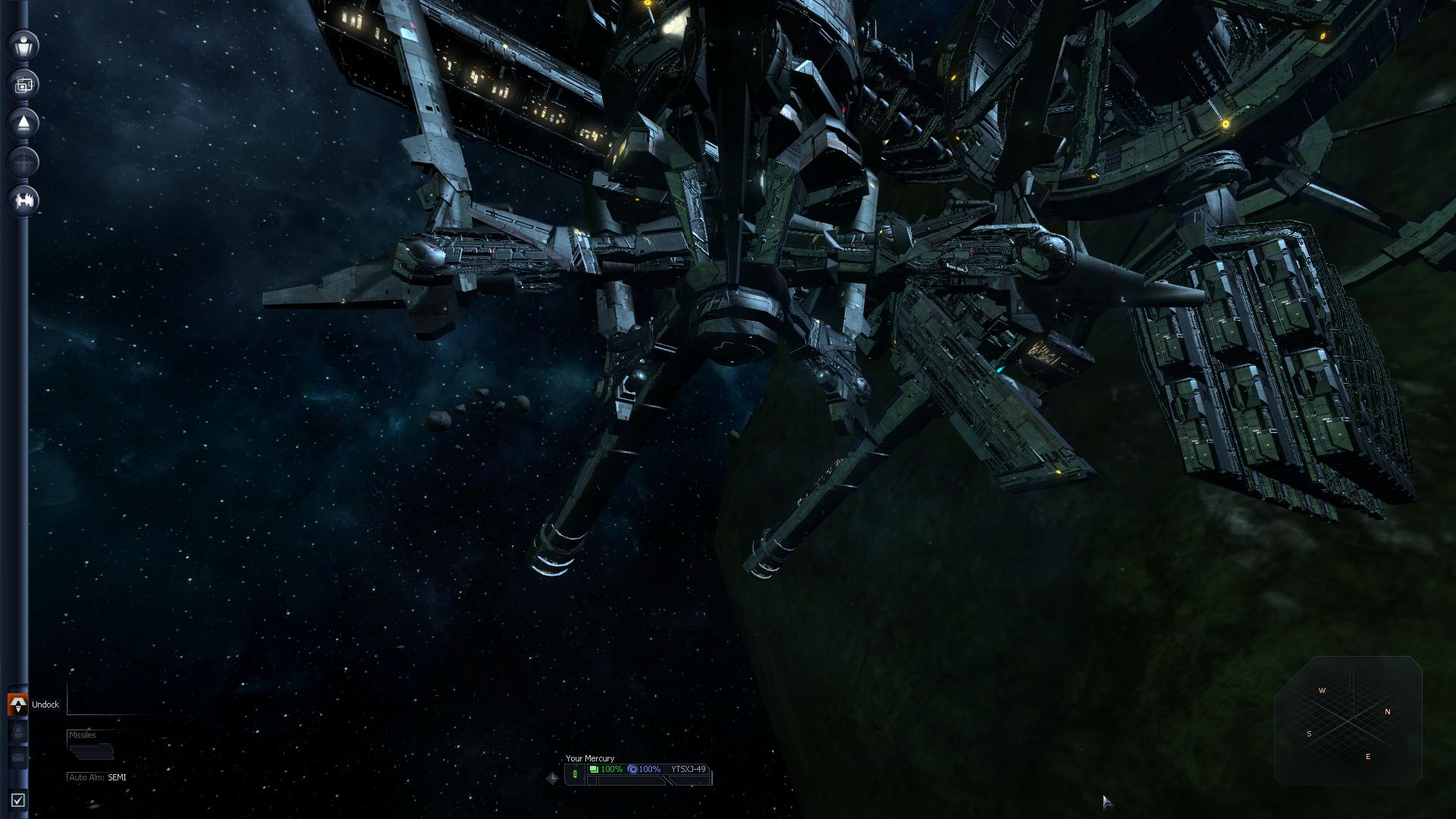Open the navigation menu from the sidebar
1456x819 pixels.
click(x=23, y=162)
